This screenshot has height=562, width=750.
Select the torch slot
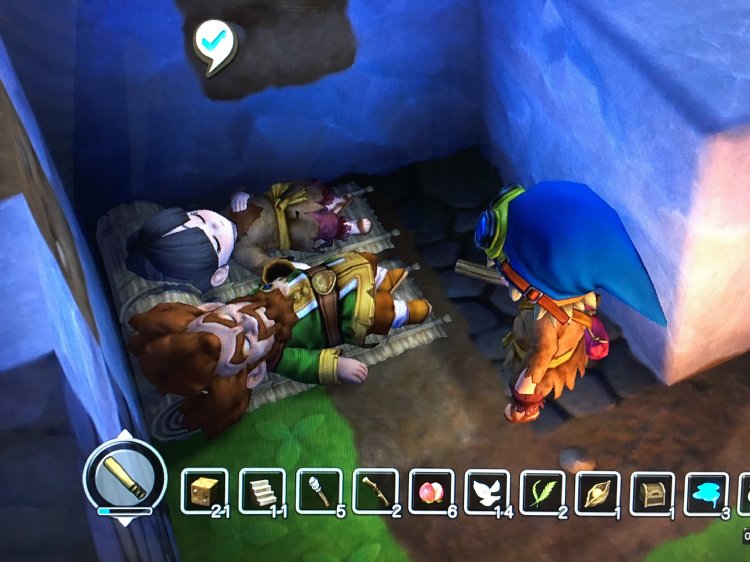point(319,492)
